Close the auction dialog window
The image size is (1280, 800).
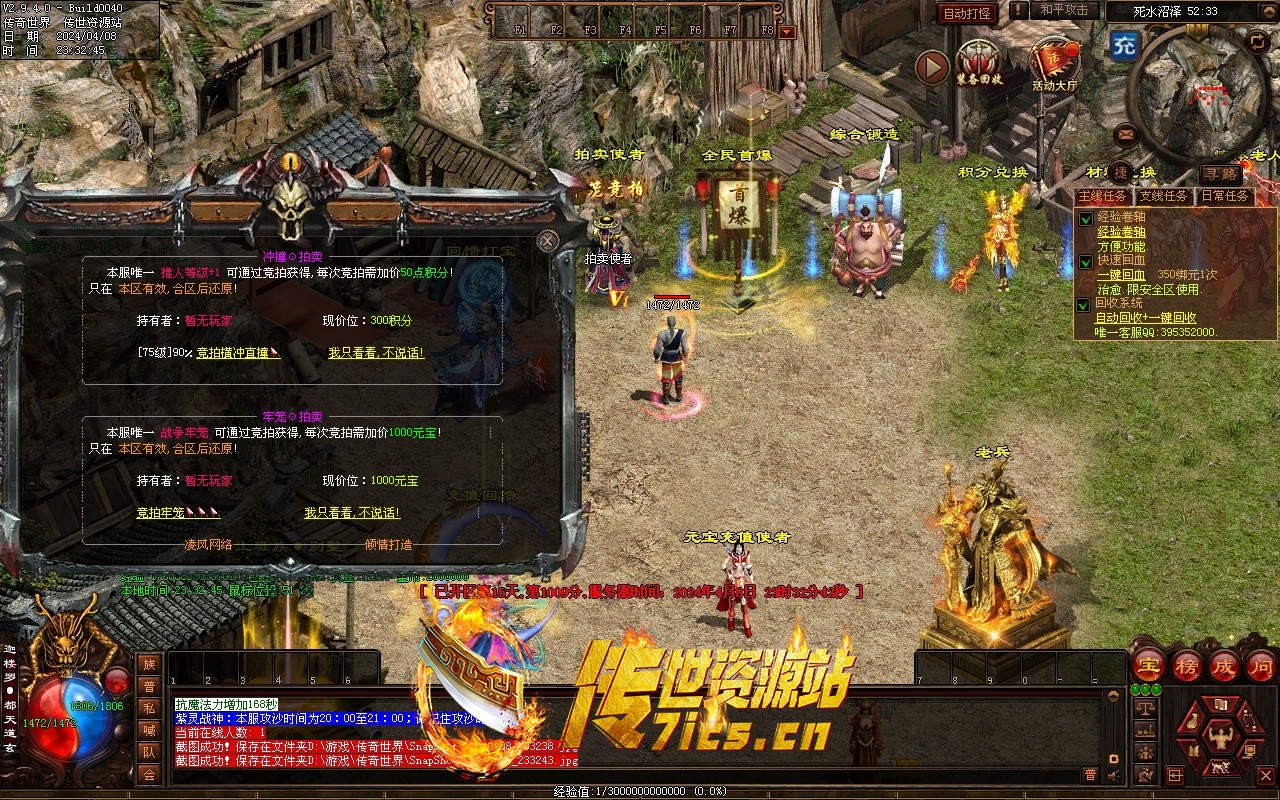[547, 241]
